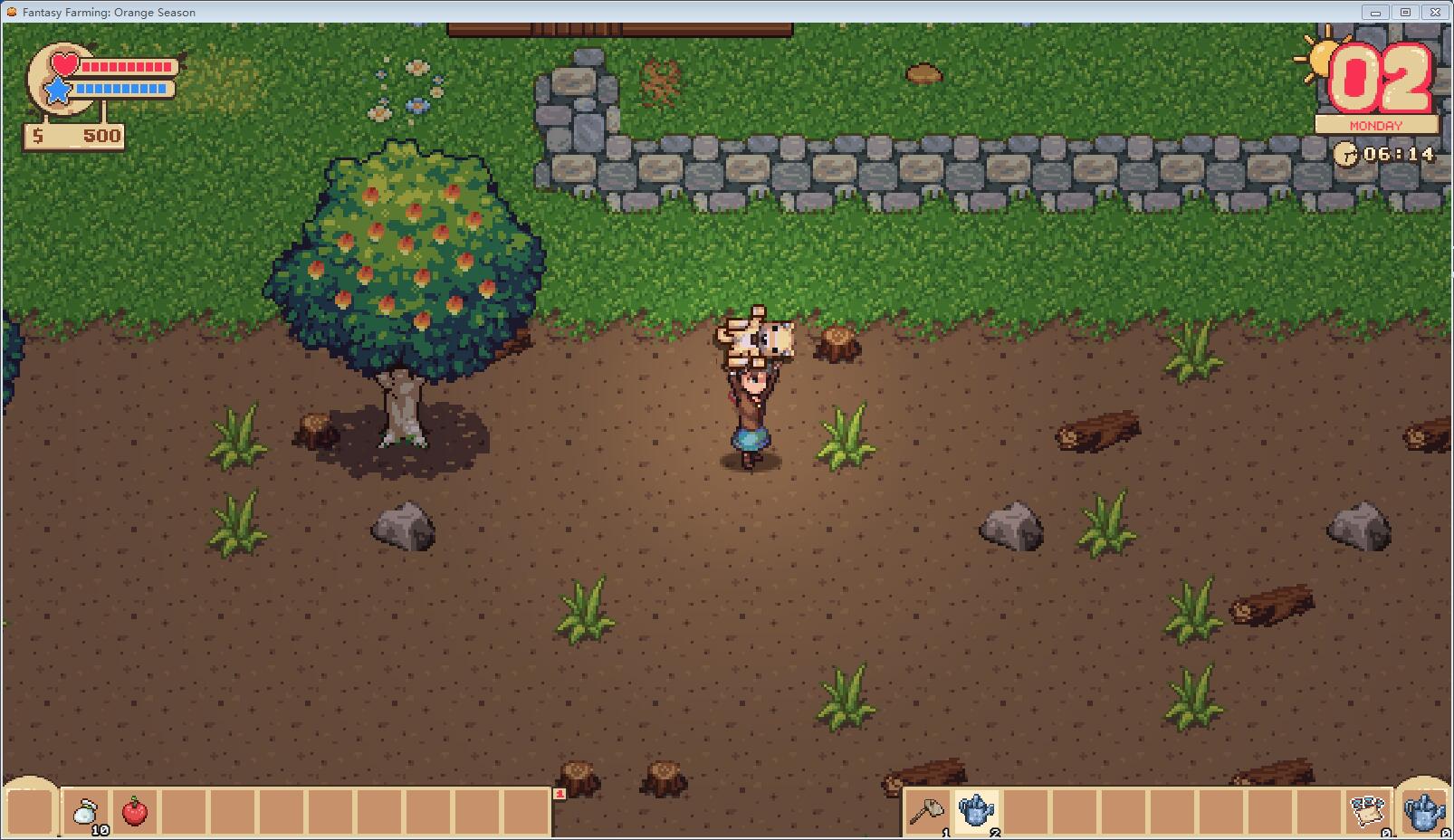Select the white seed bag slot
Image resolution: width=1454 pixels, height=840 pixels.
point(86,811)
